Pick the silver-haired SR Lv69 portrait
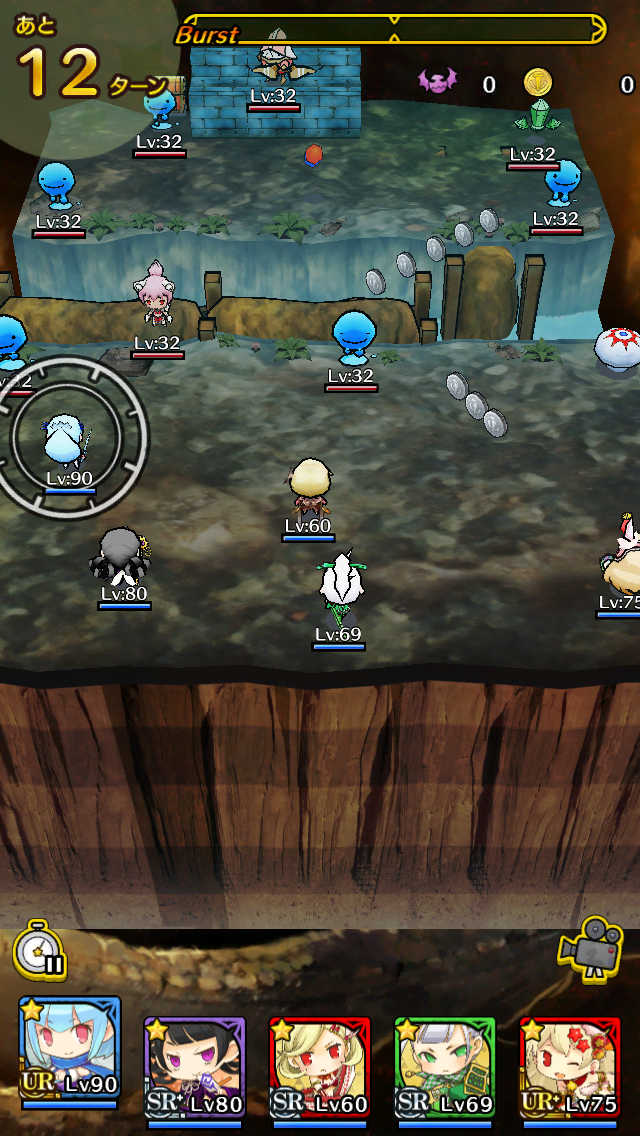The height and width of the screenshot is (1136, 640). coord(445,1067)
